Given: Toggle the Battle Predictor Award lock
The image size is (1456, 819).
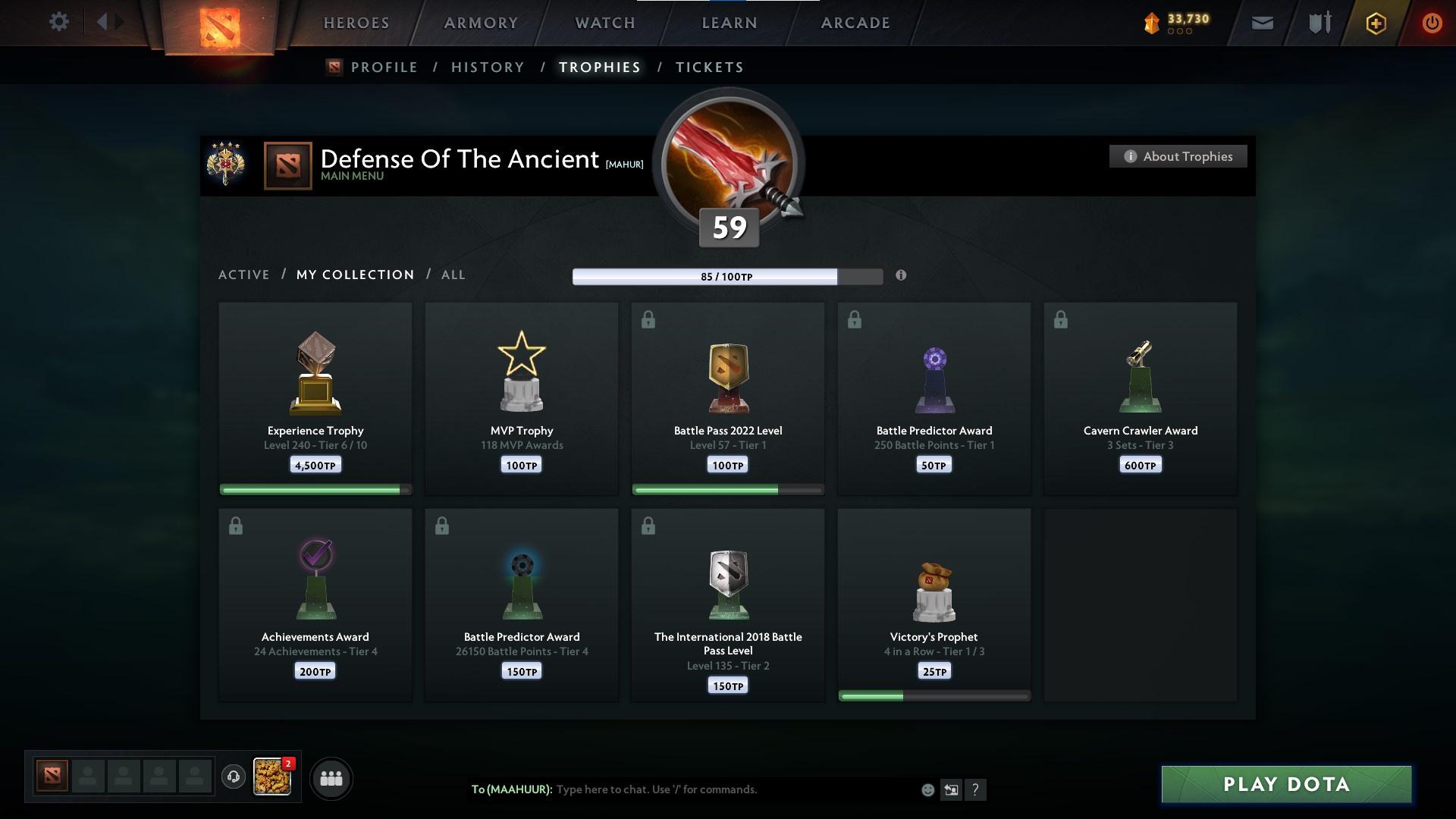Looking at the screenshot, I should (856, 319).
